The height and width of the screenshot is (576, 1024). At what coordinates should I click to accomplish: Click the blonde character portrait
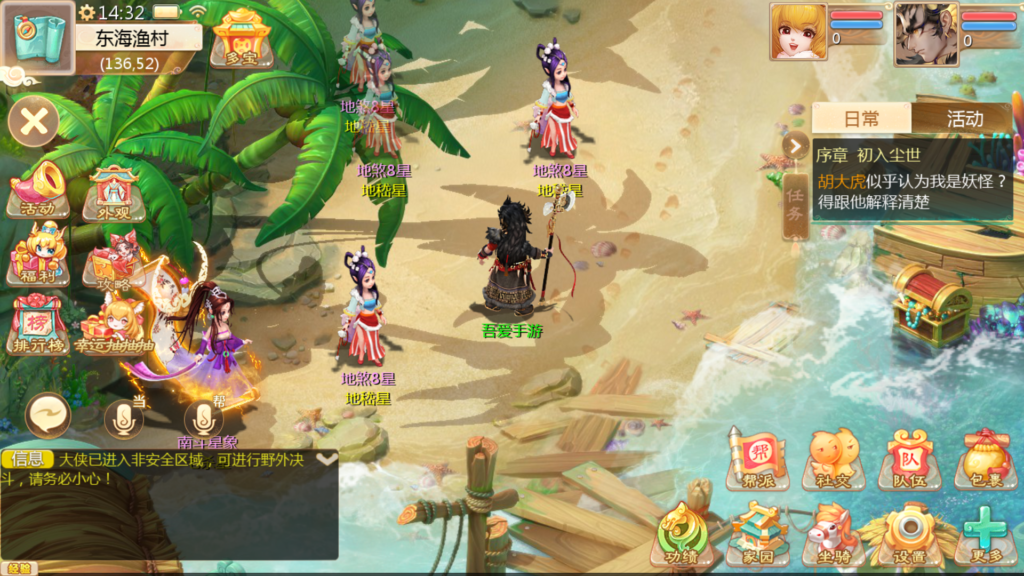pos(798,31)
